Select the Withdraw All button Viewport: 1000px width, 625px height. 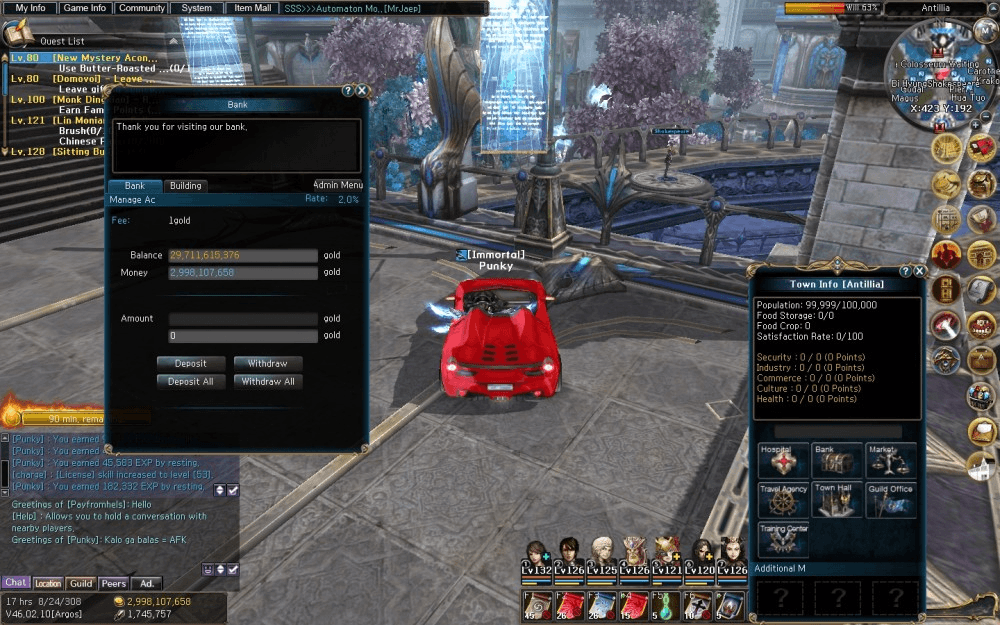coord(268,381)
